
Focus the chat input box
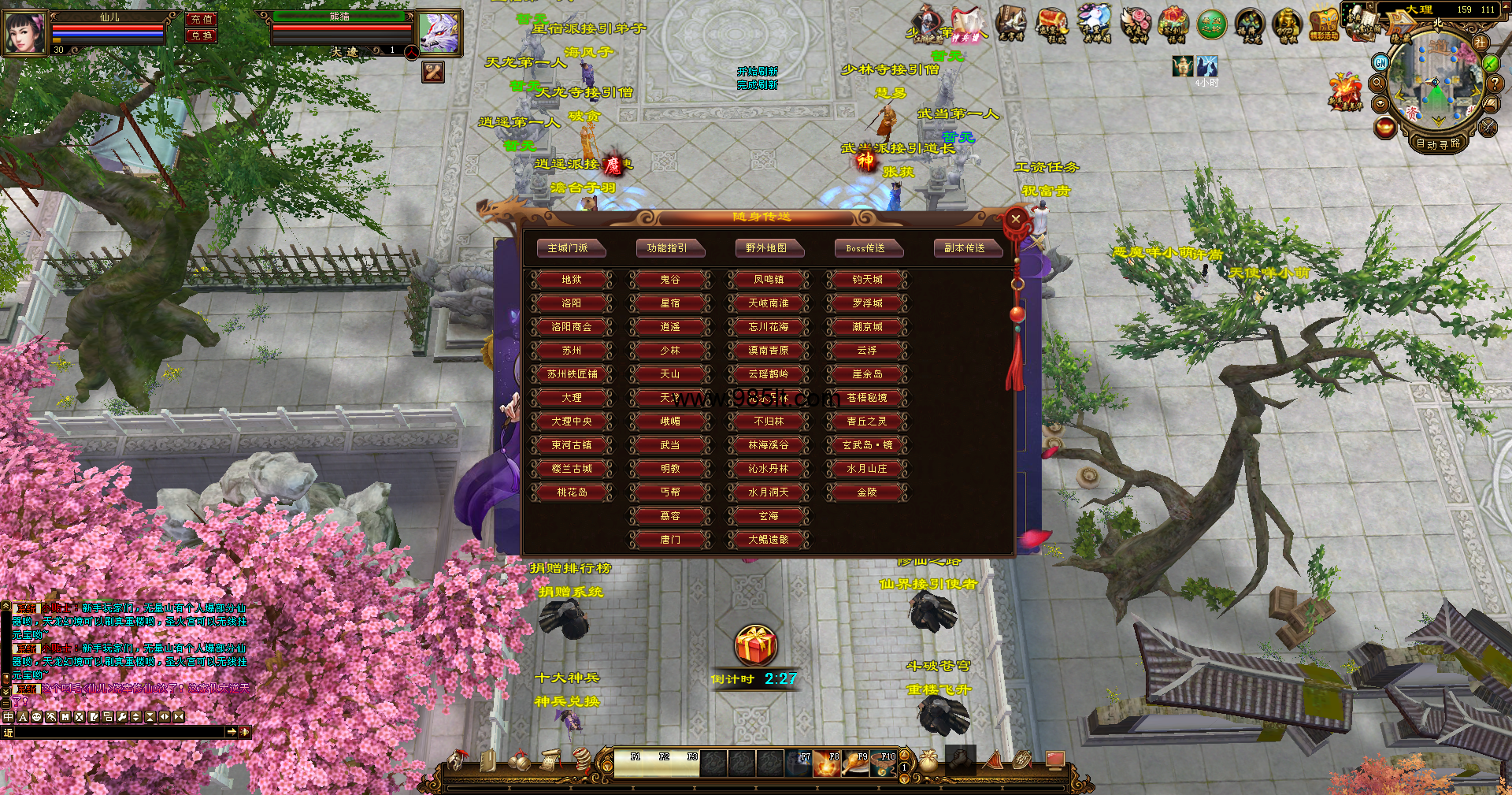coord(120,732)
